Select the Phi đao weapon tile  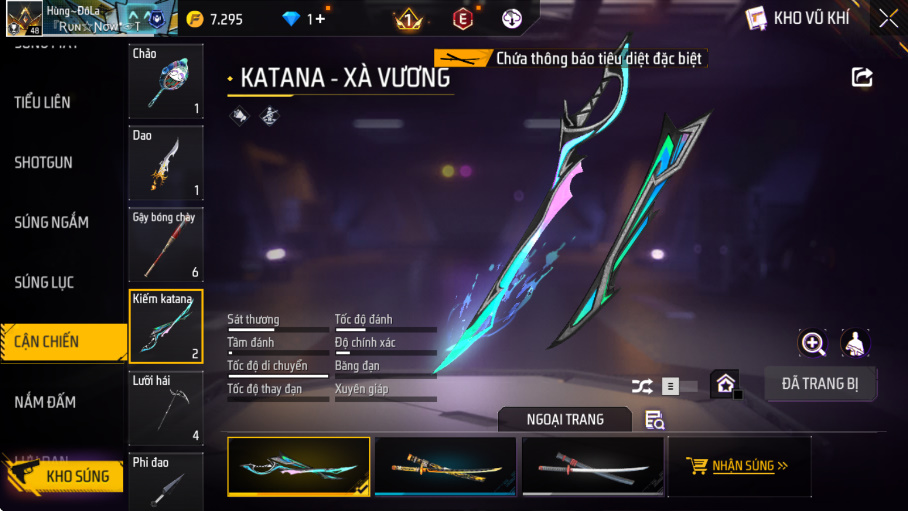click(x=166, y=482)
